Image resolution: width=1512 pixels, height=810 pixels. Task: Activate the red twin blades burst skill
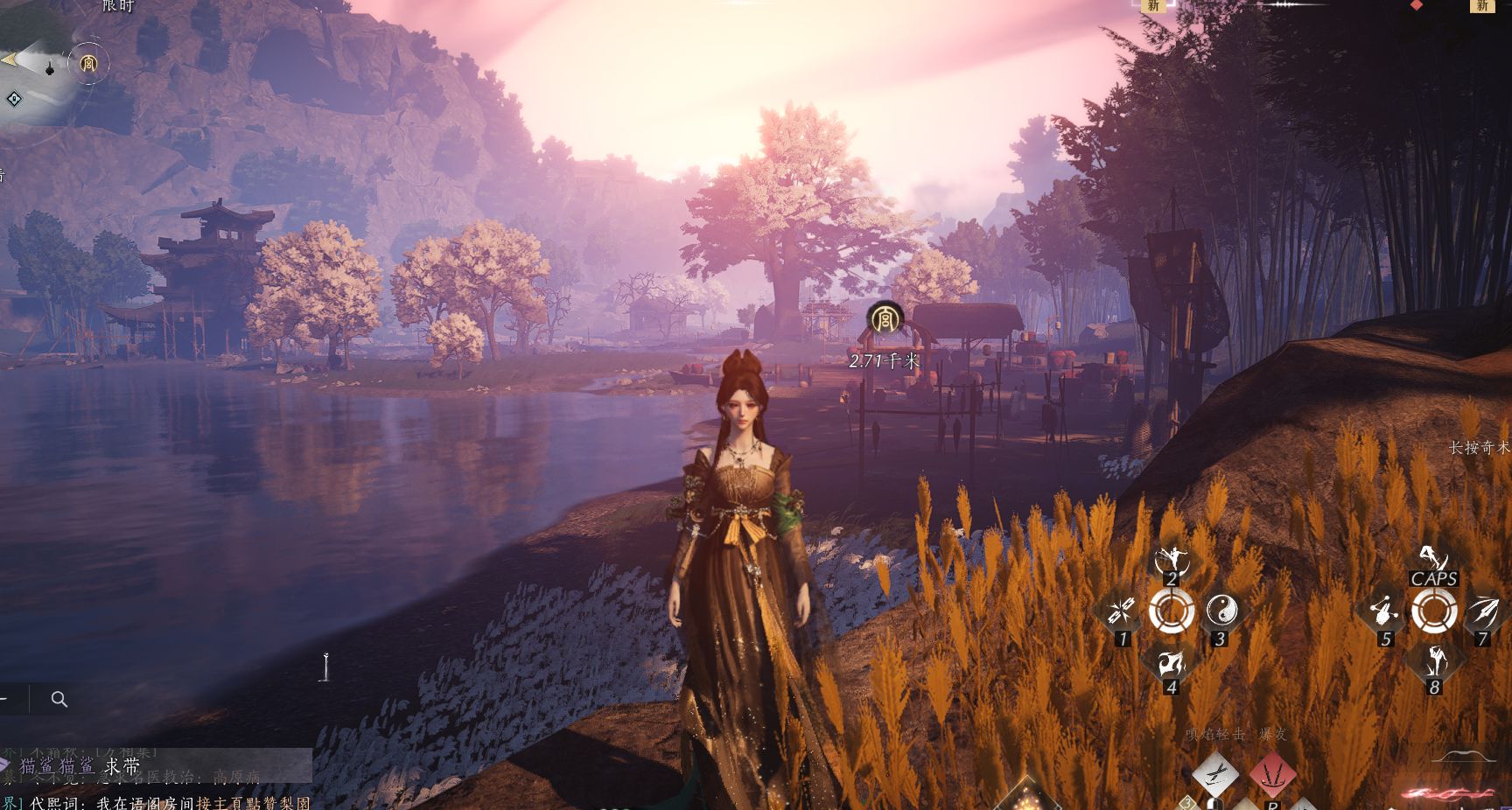[1273, 773]
